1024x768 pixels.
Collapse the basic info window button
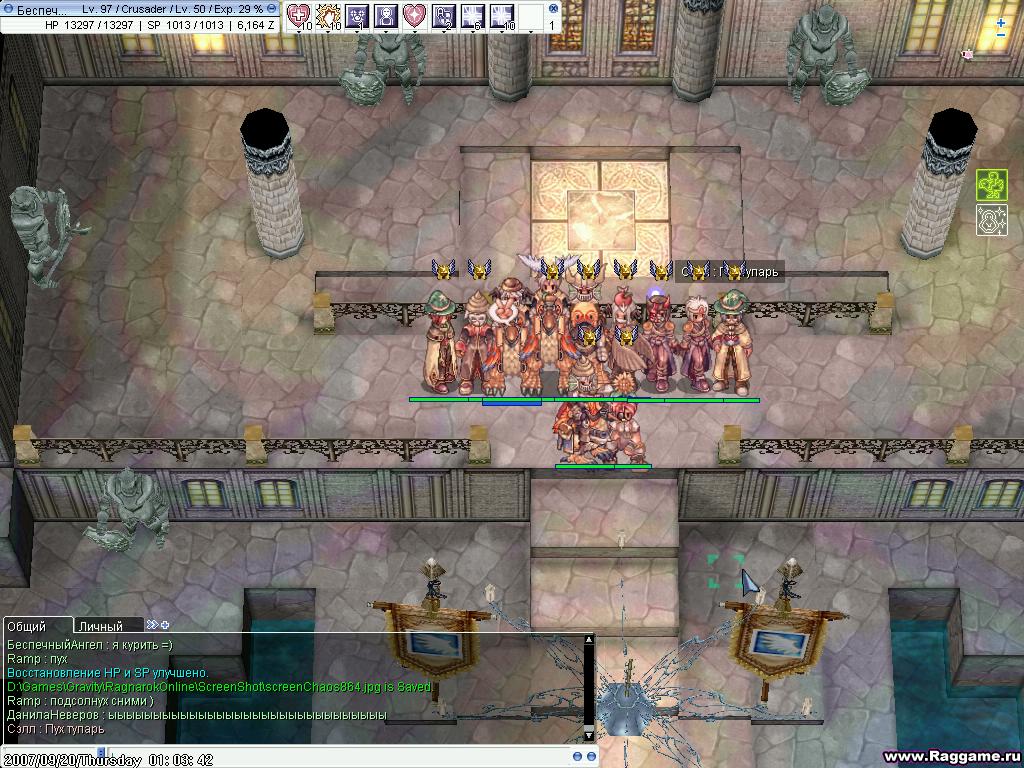point(272,8)
